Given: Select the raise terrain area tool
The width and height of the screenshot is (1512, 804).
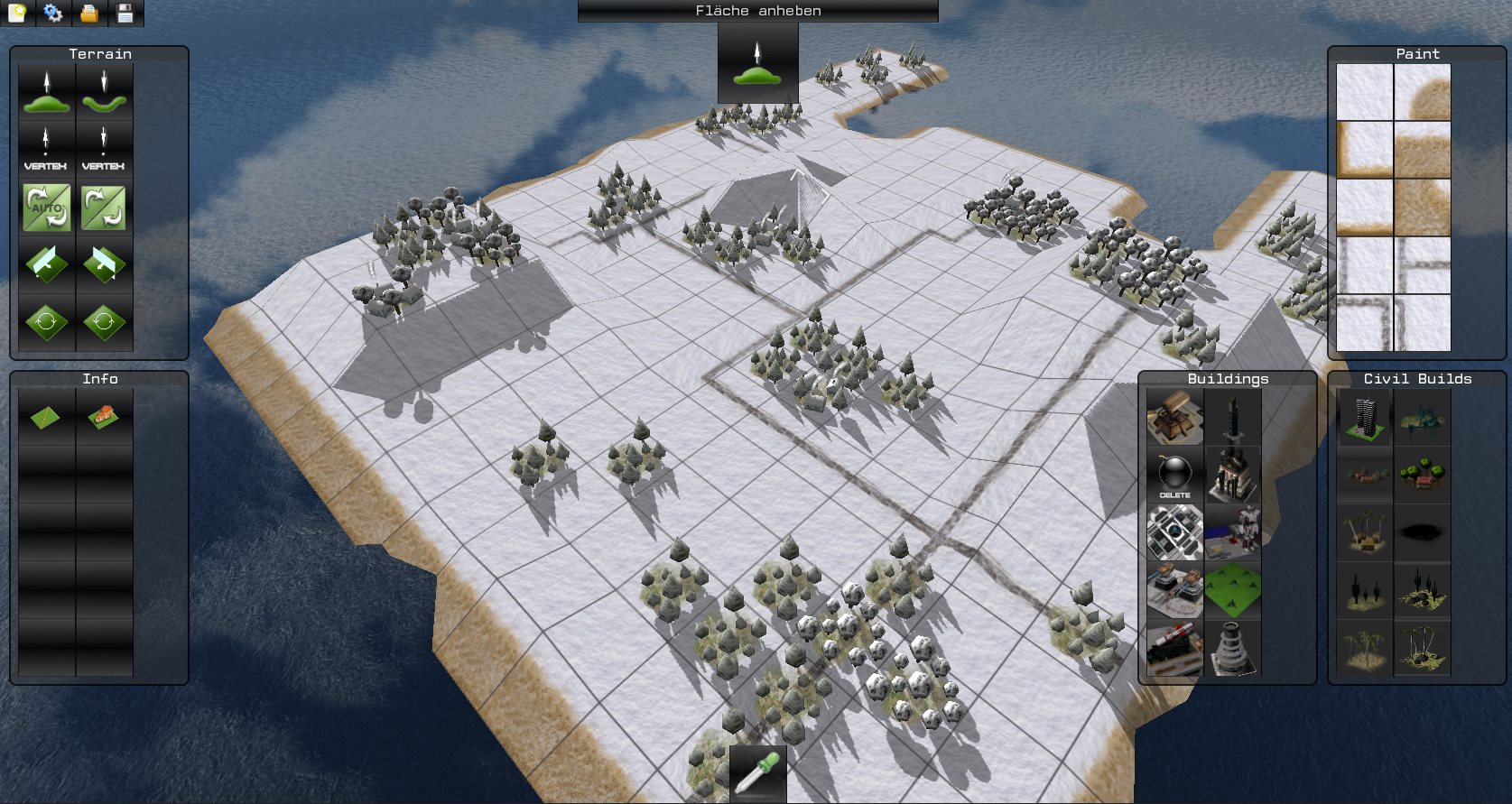Looking at the screenshot, I should [47, 93].
